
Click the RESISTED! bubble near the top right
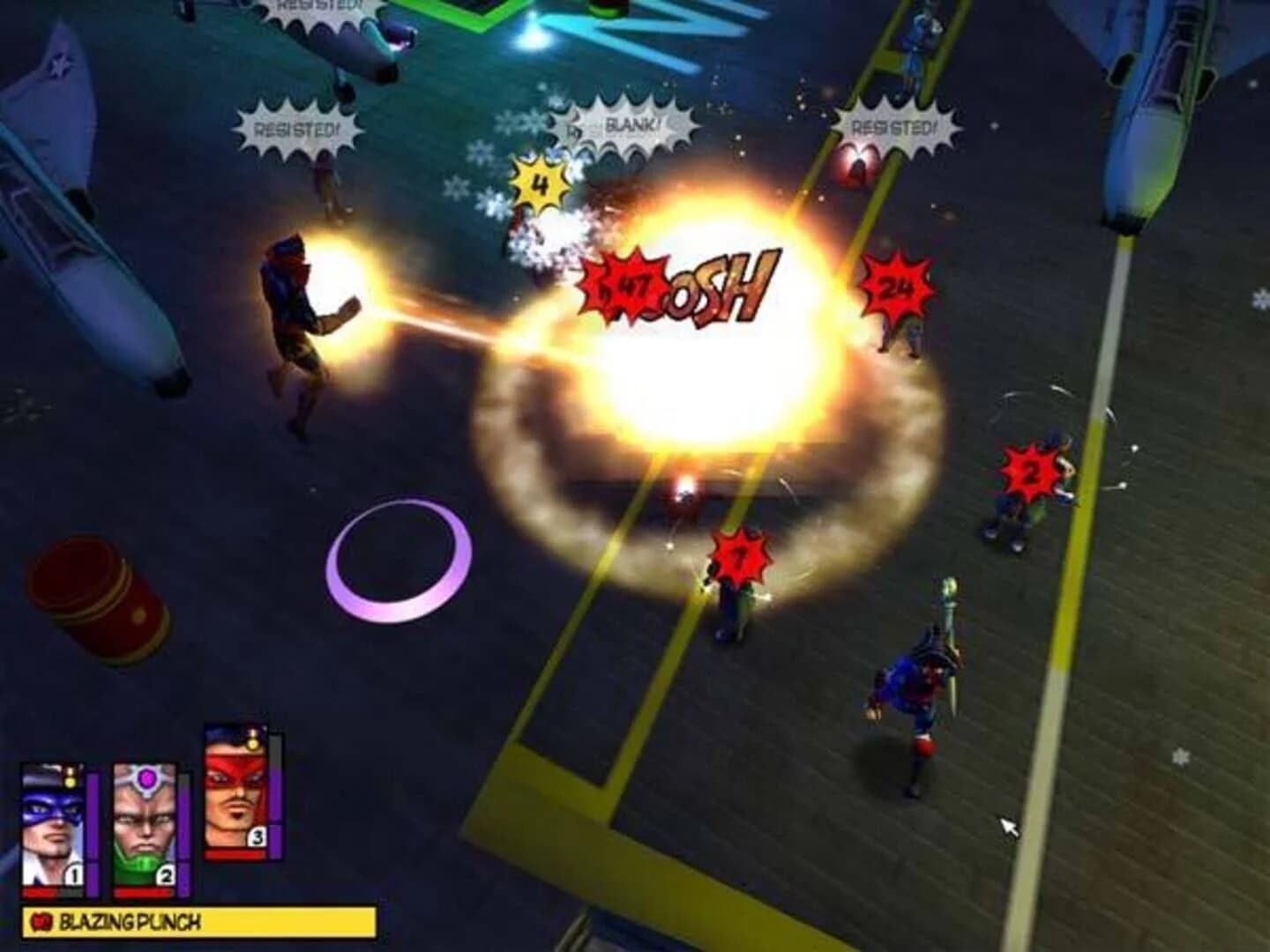(x=891, y=125)
